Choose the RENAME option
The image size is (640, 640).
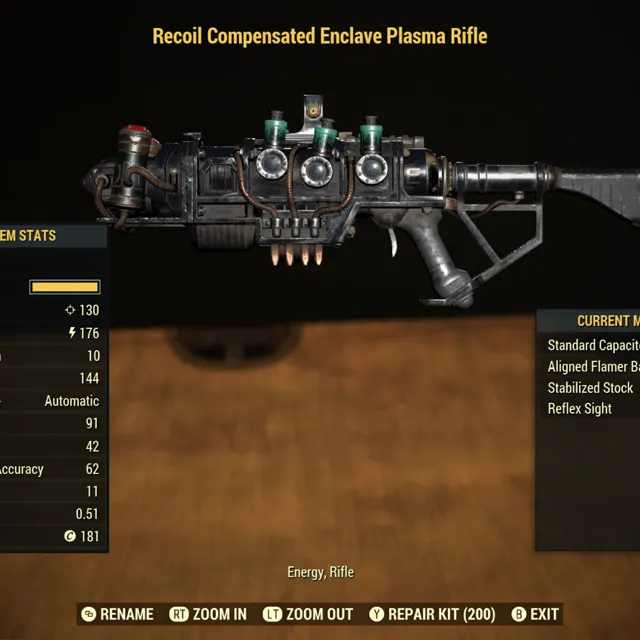pyautogui.click(x=117, y=614)
